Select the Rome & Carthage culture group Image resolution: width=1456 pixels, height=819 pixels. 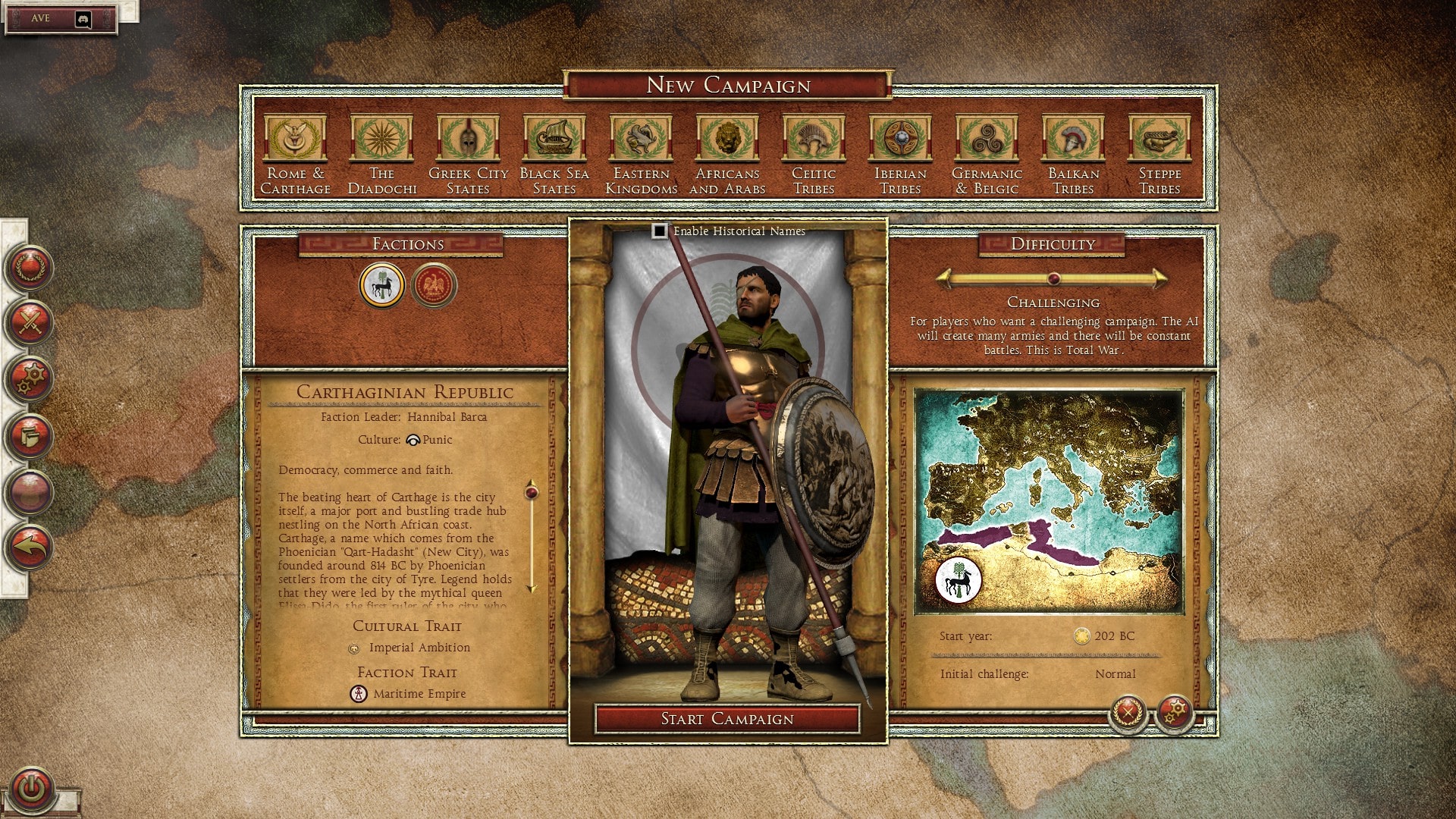pyautogui.click(x=295, y=139)
